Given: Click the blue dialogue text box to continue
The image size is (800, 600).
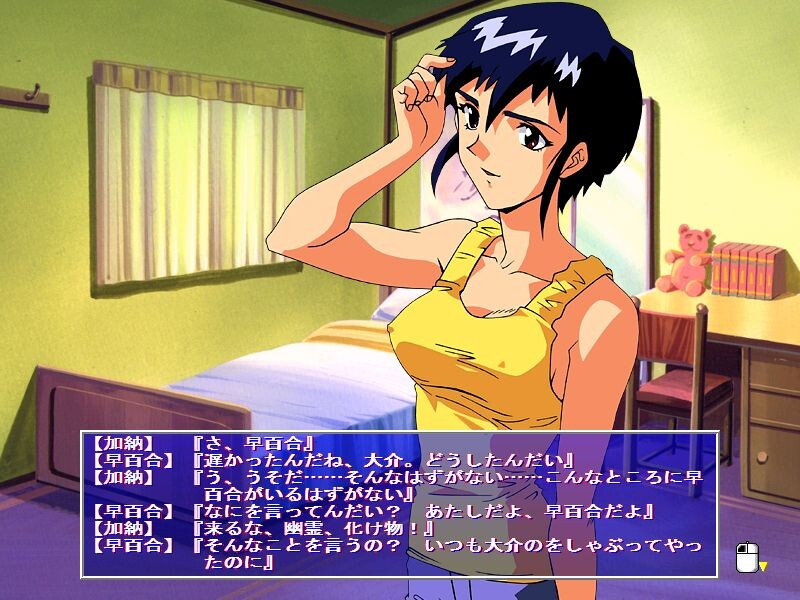Looking at the screenshot, I should click(x=400, y=504).
